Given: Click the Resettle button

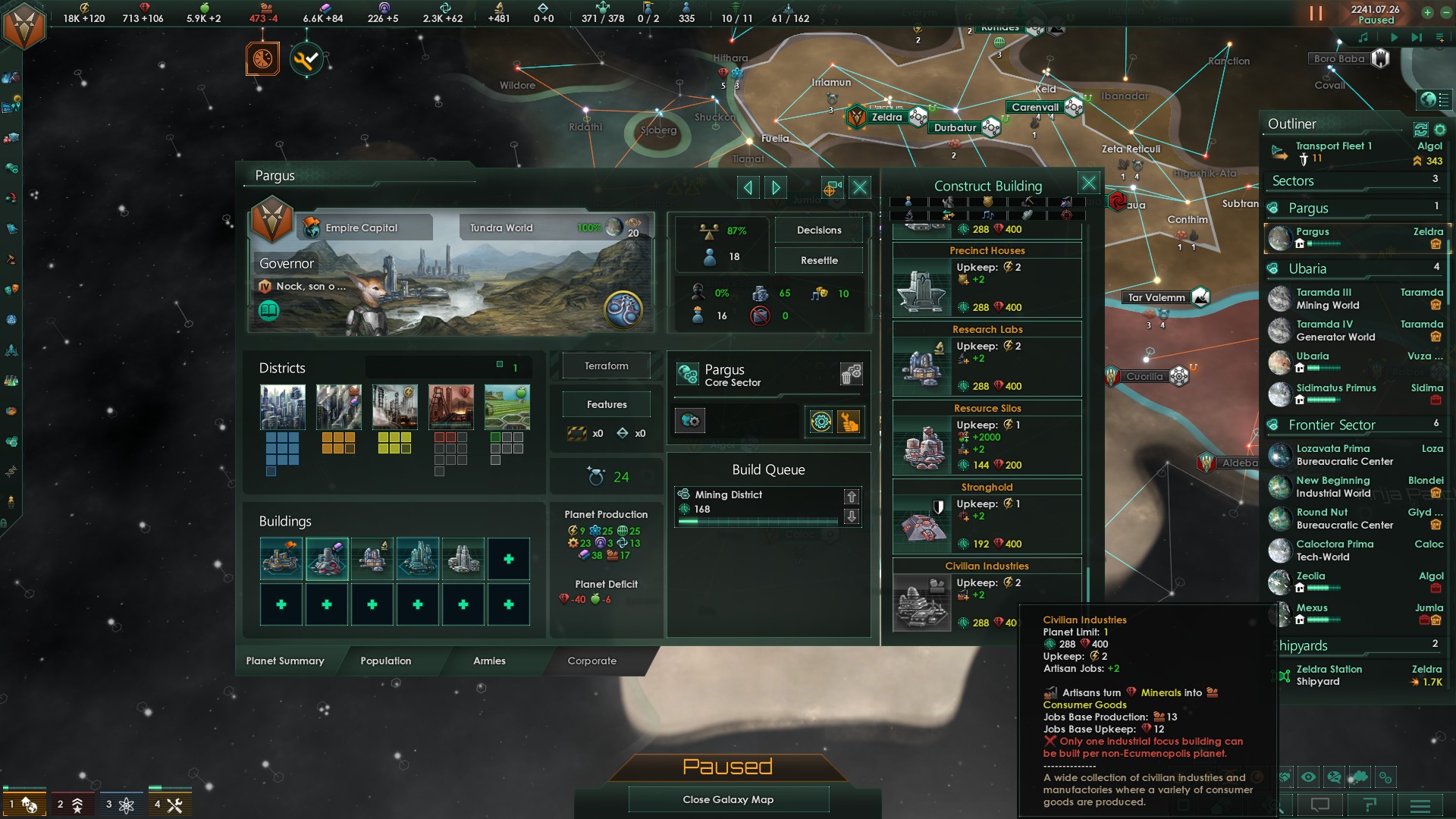Looking at the screenshot, I should click(818, 261).
